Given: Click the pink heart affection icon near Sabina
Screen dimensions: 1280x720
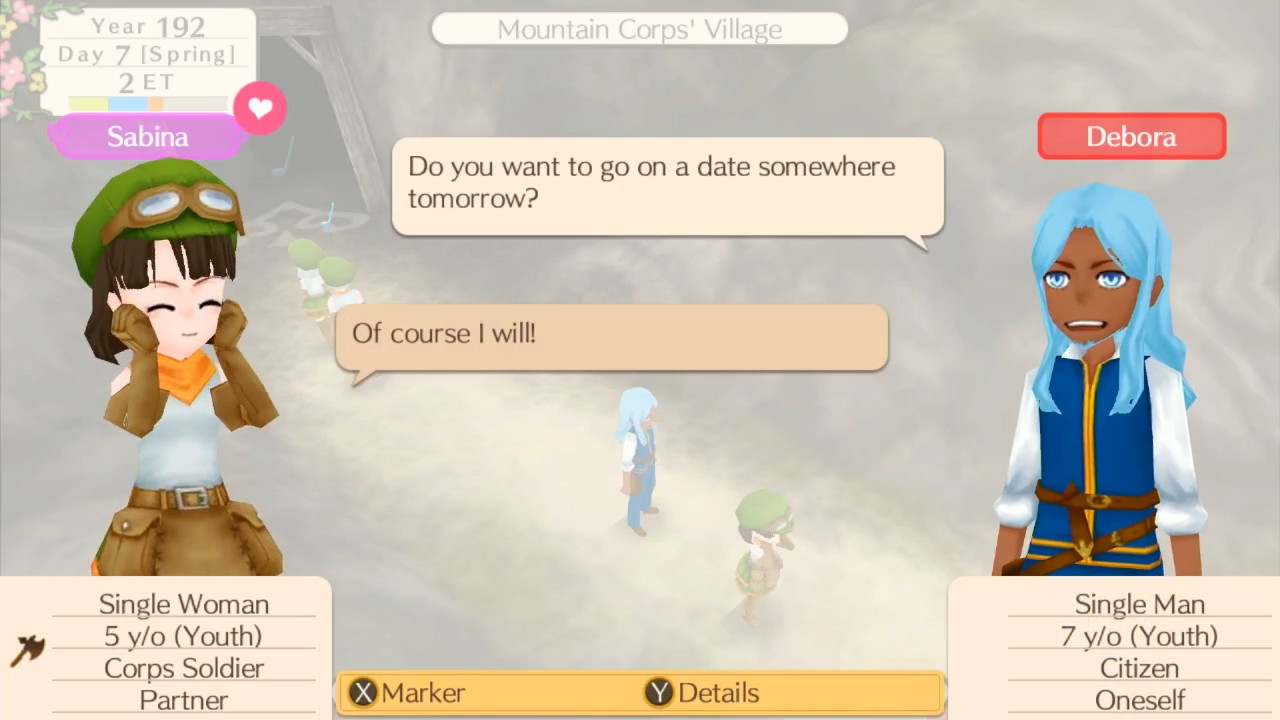Looking at the screenshot, I should [260, 108].
